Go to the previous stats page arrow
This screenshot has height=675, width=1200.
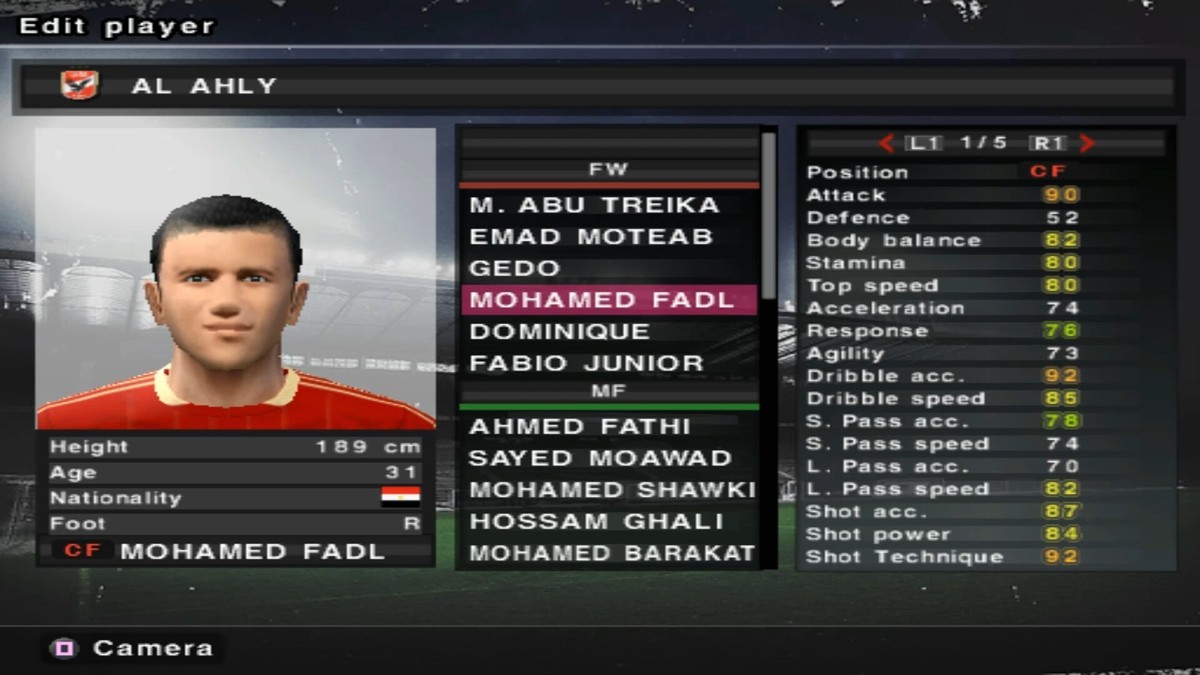pyautogui.click(x=886, y=144)
